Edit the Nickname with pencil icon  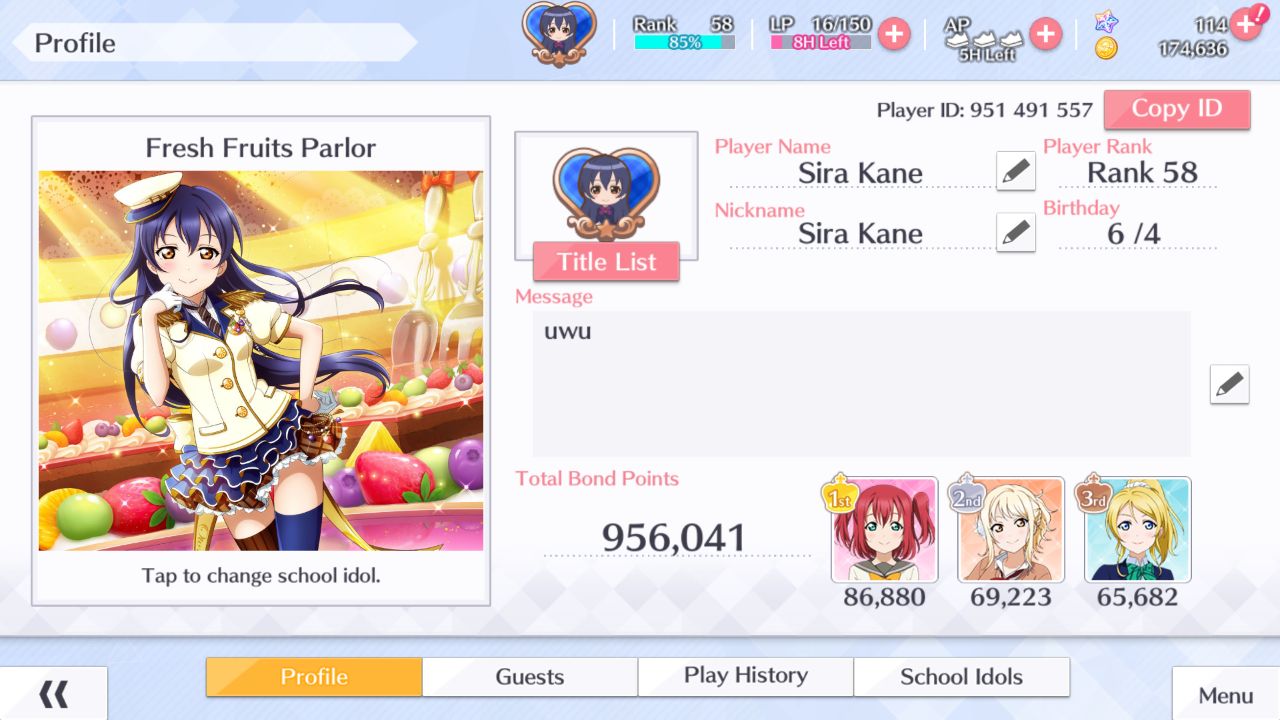1015,233
